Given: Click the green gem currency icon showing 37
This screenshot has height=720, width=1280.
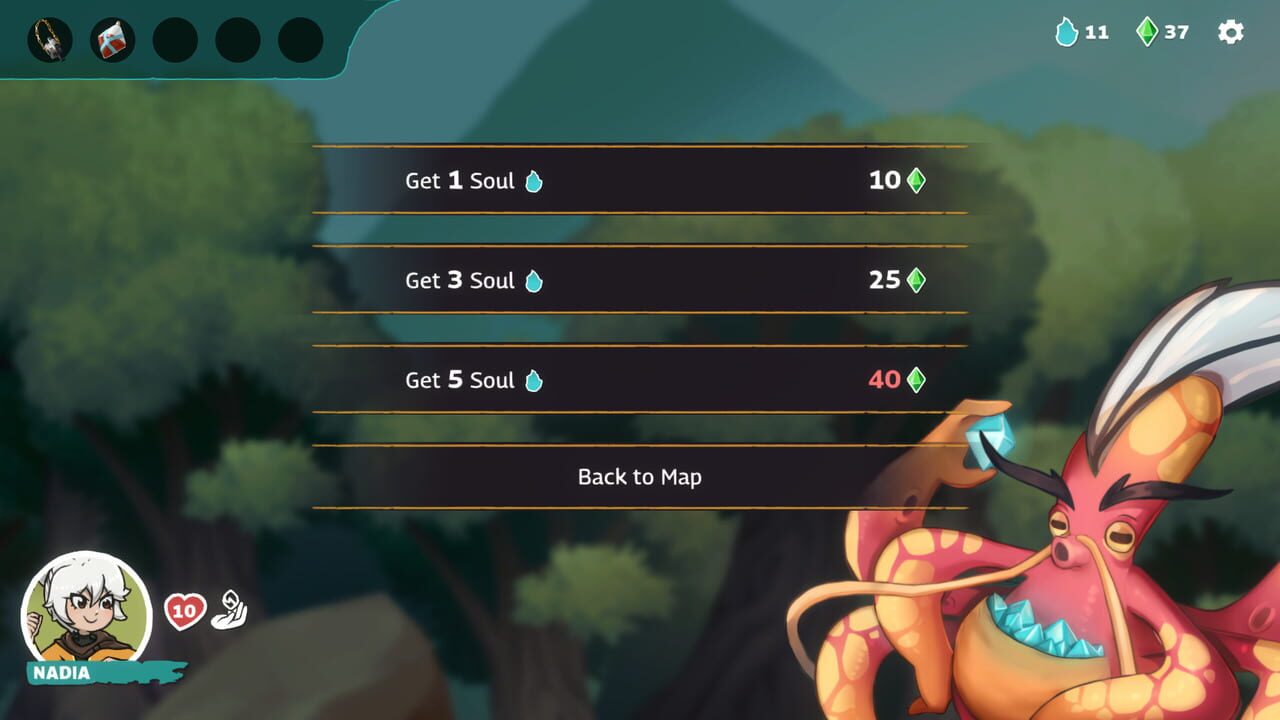Looking at the screenshot, I should coord(1148,32).
